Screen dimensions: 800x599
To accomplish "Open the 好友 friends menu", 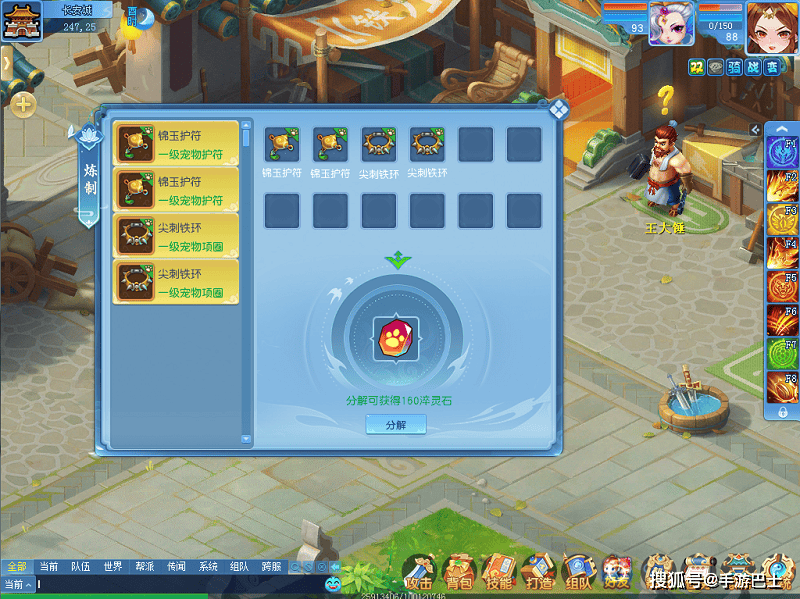I will coord(616,573).
